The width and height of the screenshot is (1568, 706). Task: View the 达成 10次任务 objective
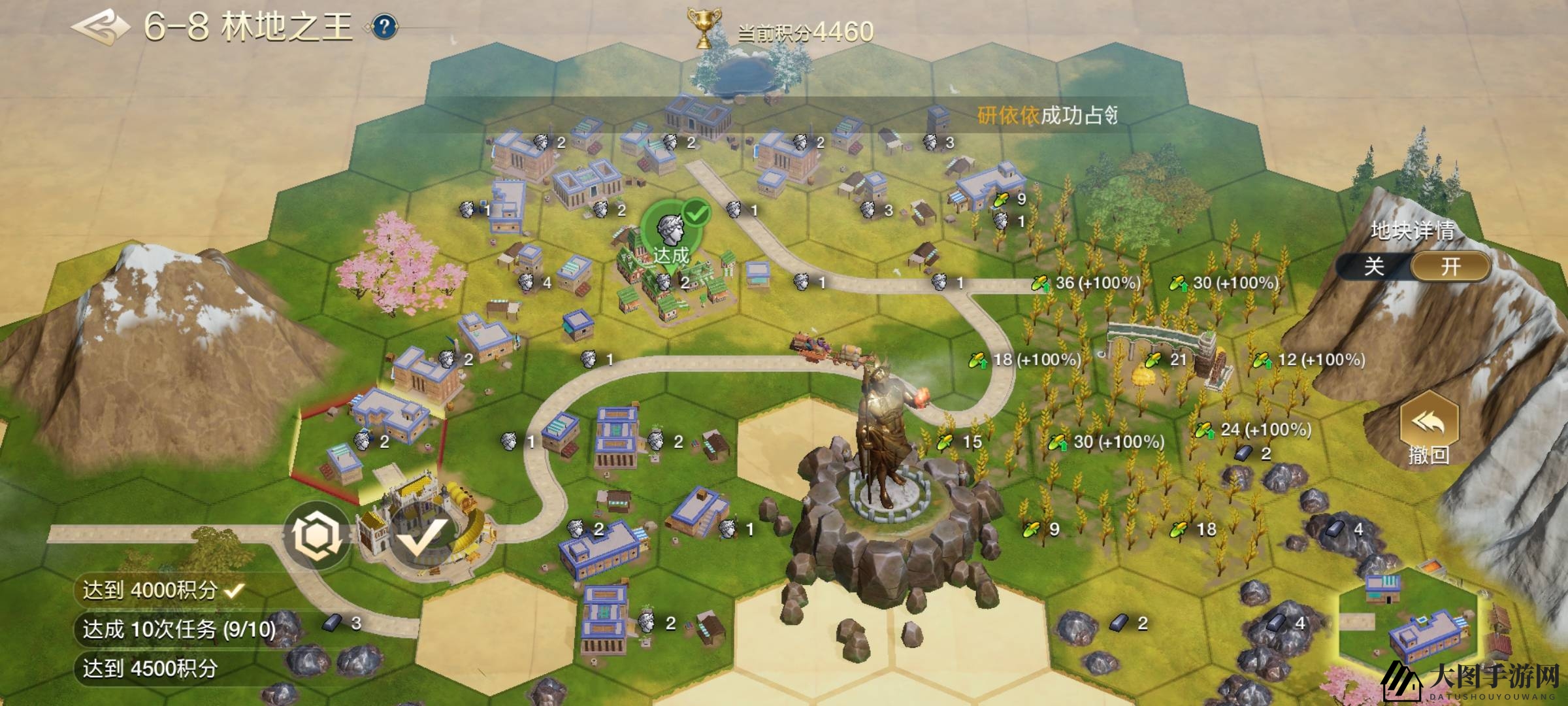tap(178, 630)
